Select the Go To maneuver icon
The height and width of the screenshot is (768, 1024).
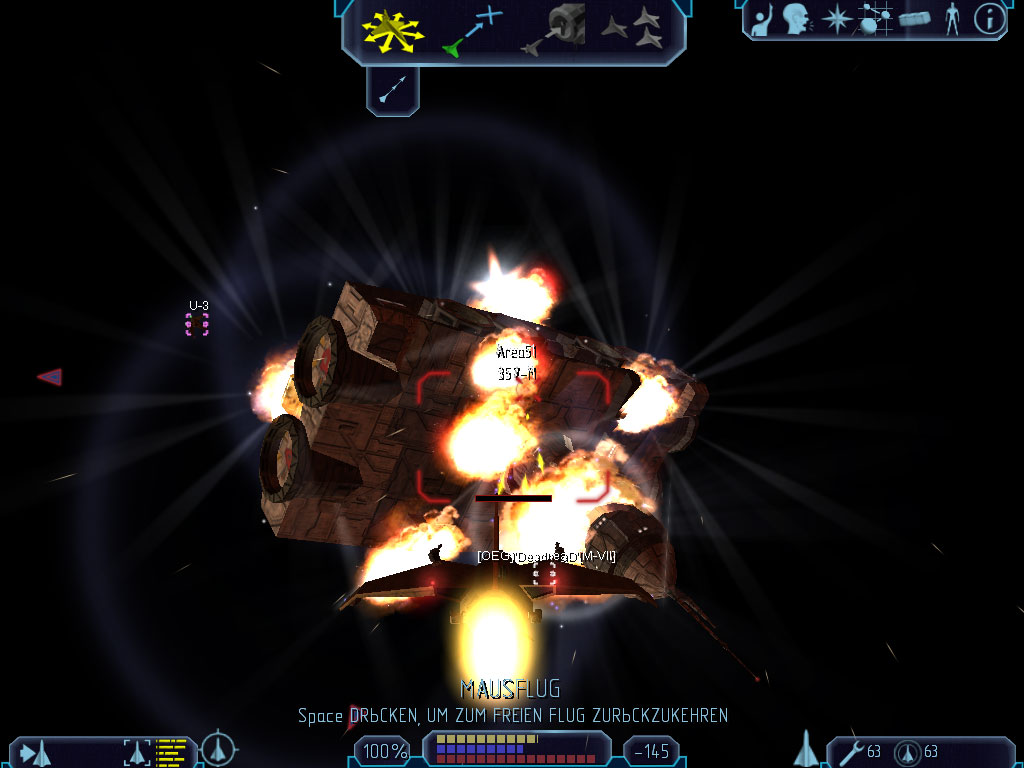pyautogui.click(x=472, y=31)
